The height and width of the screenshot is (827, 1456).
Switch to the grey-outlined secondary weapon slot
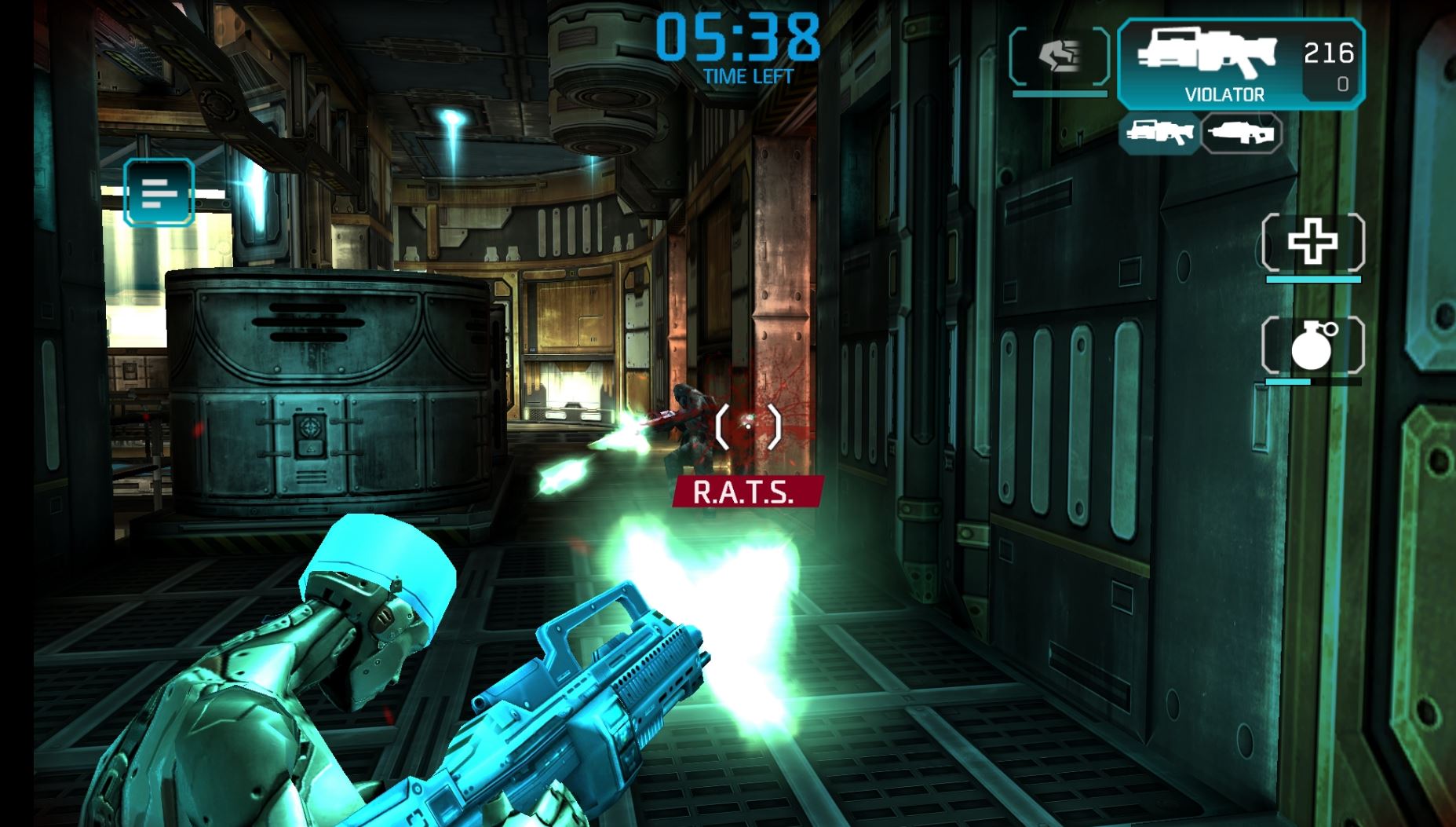(1241, 132)
